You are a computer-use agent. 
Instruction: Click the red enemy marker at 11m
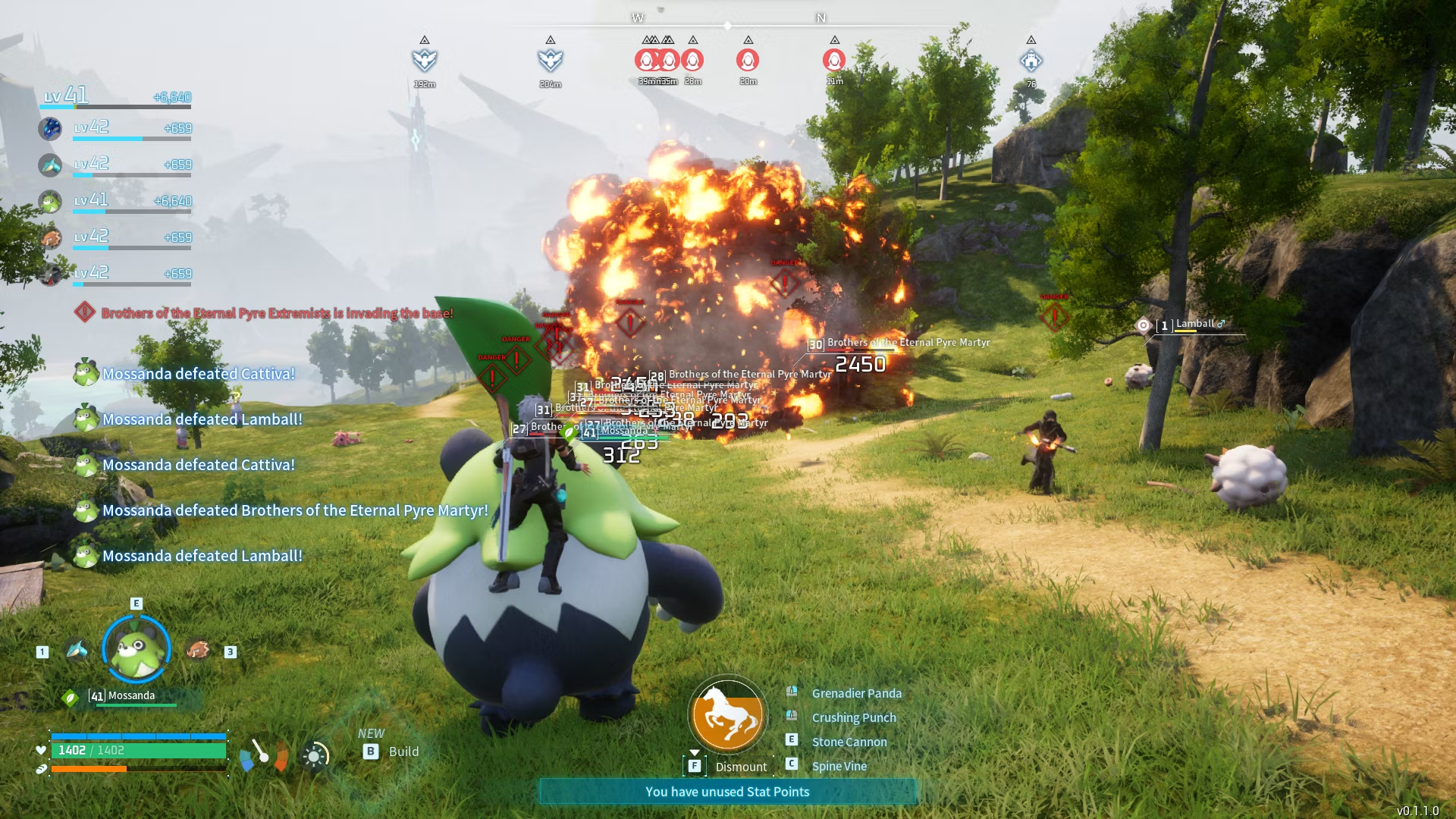(x=834, y=60)
